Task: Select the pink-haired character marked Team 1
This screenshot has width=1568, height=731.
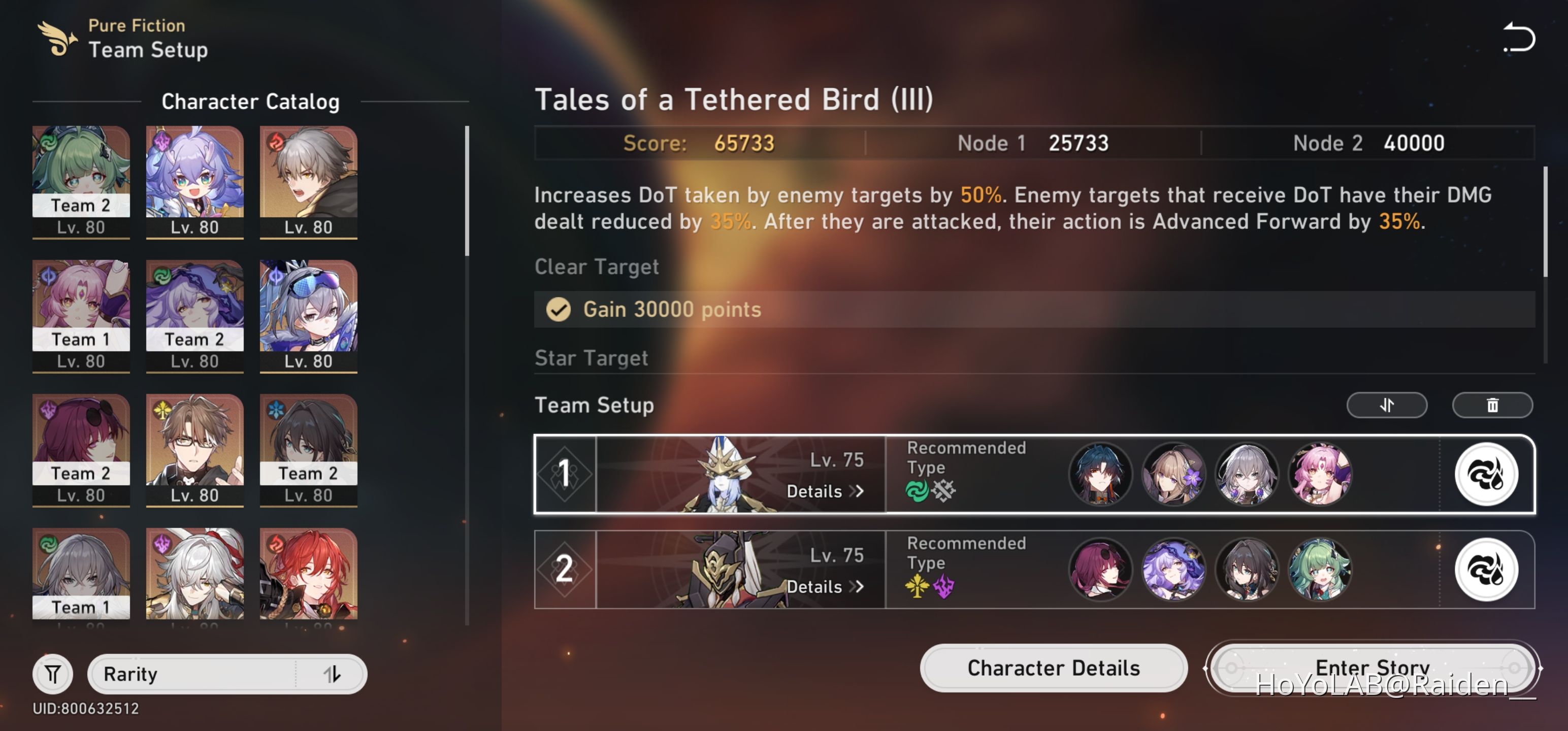Action: pyautogui.click(x=81, y=316)
